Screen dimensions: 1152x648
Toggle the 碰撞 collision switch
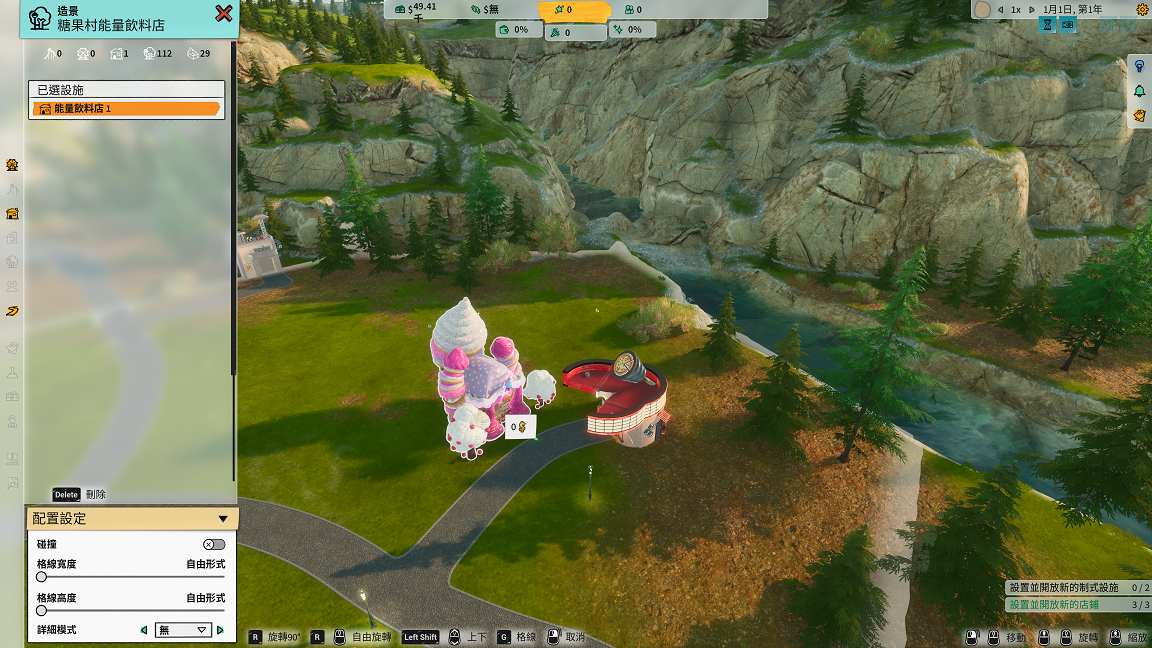[213, 544]
